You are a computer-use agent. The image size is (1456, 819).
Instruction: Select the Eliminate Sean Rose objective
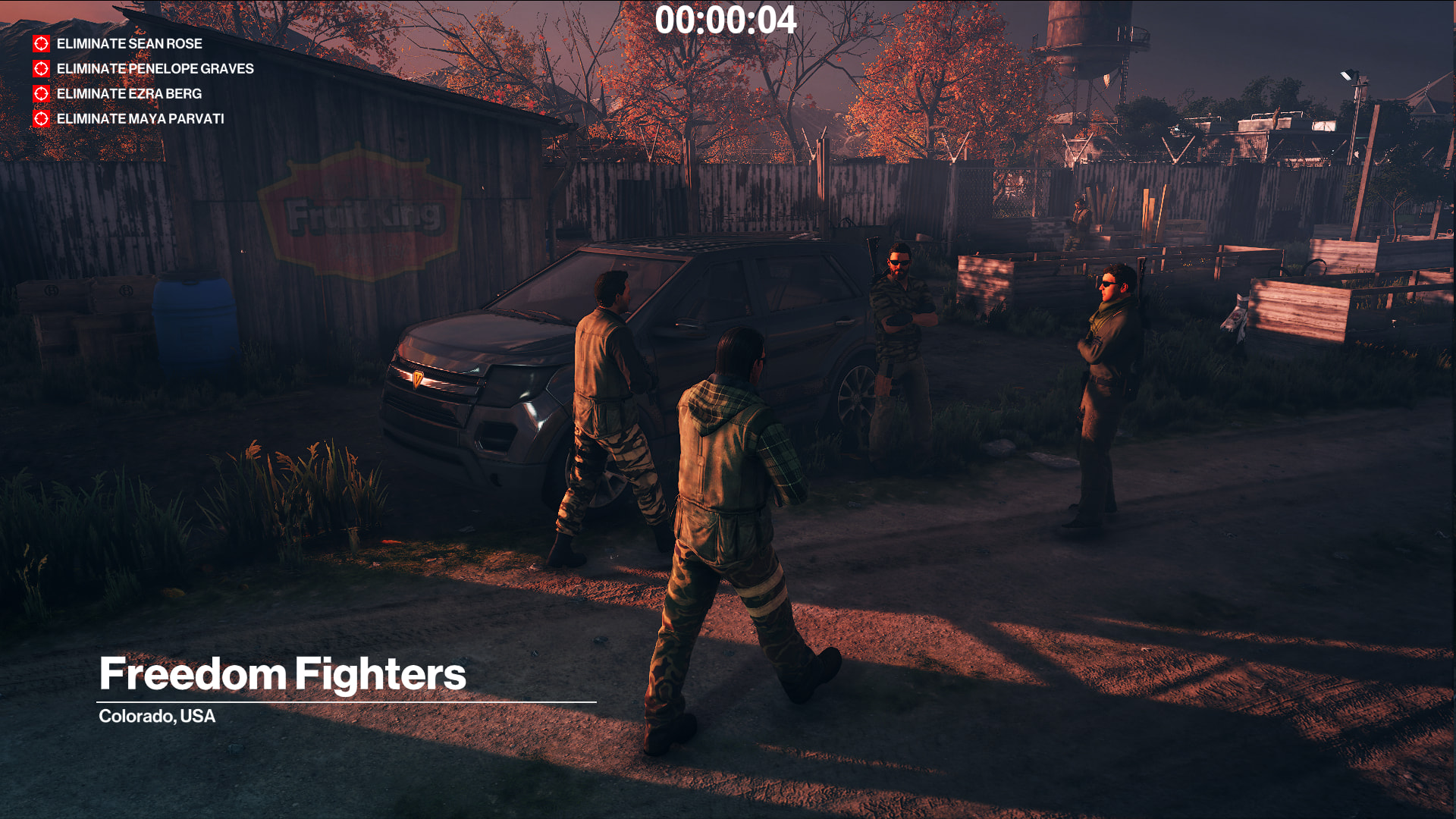pos(129,44)
